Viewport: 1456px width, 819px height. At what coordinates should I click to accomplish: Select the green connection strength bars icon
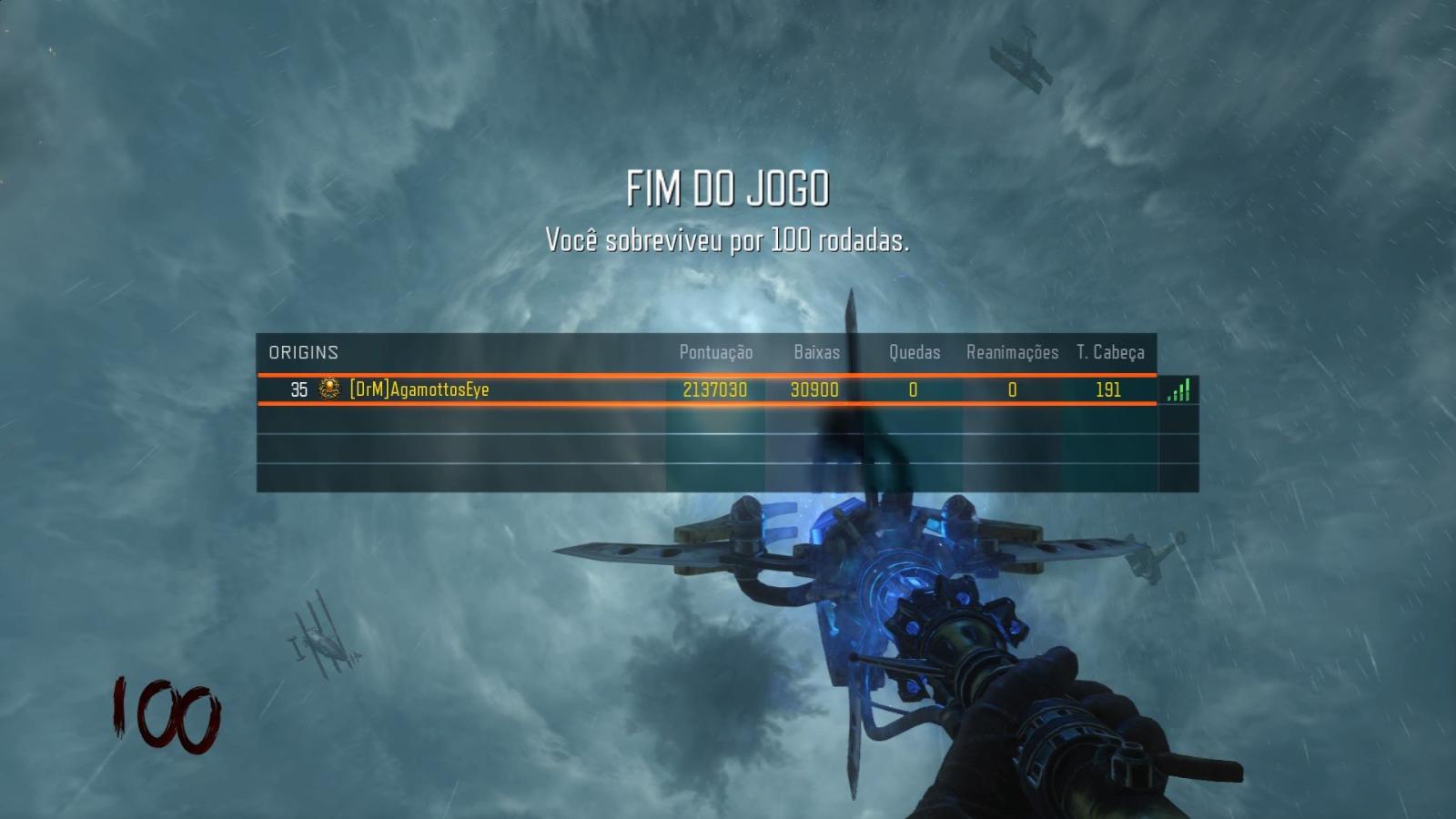tap(1178, 390)
